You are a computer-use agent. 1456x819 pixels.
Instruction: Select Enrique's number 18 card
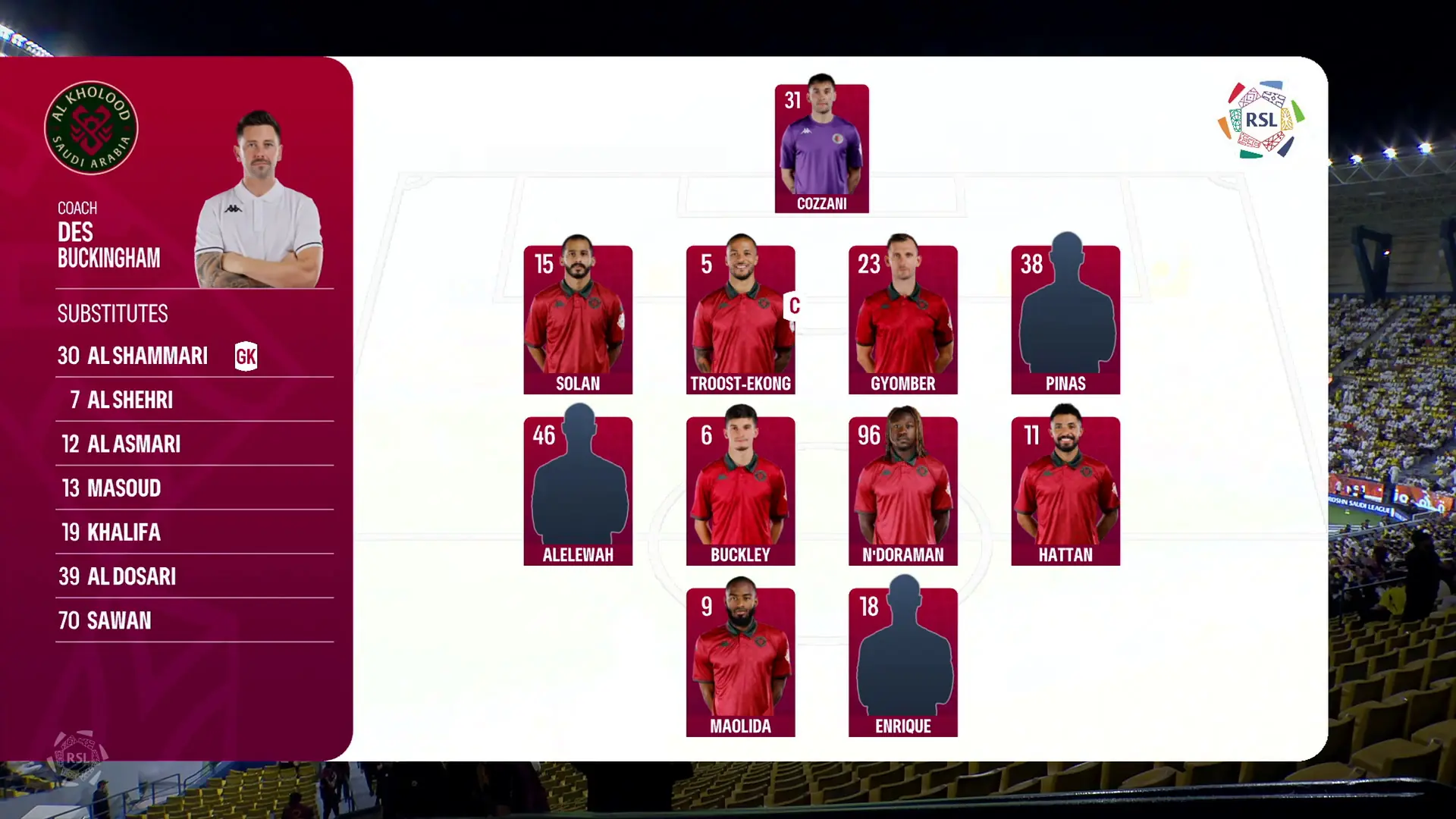(902, 662)
